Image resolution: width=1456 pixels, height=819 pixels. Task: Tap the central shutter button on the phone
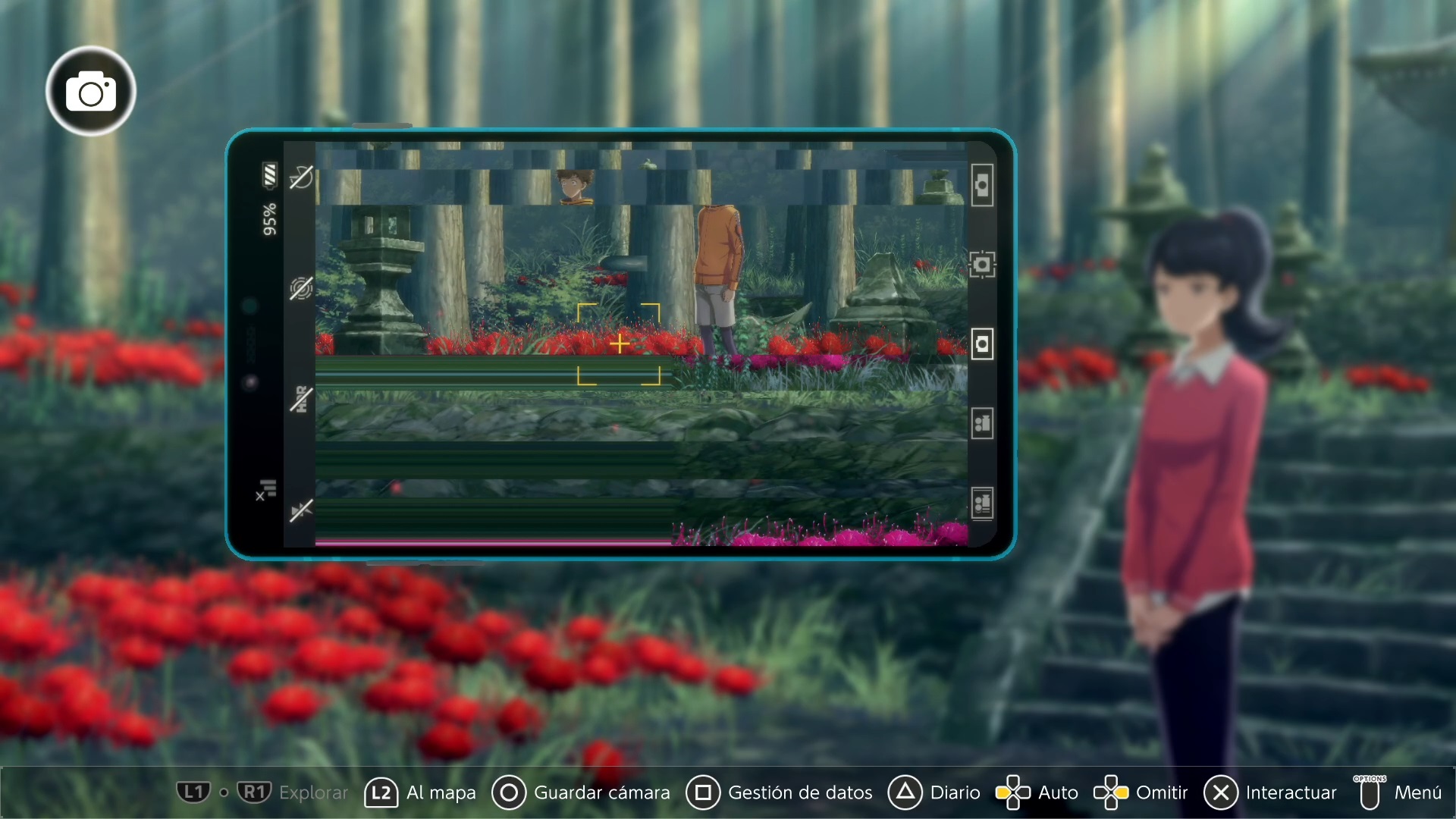click(982, 344)
